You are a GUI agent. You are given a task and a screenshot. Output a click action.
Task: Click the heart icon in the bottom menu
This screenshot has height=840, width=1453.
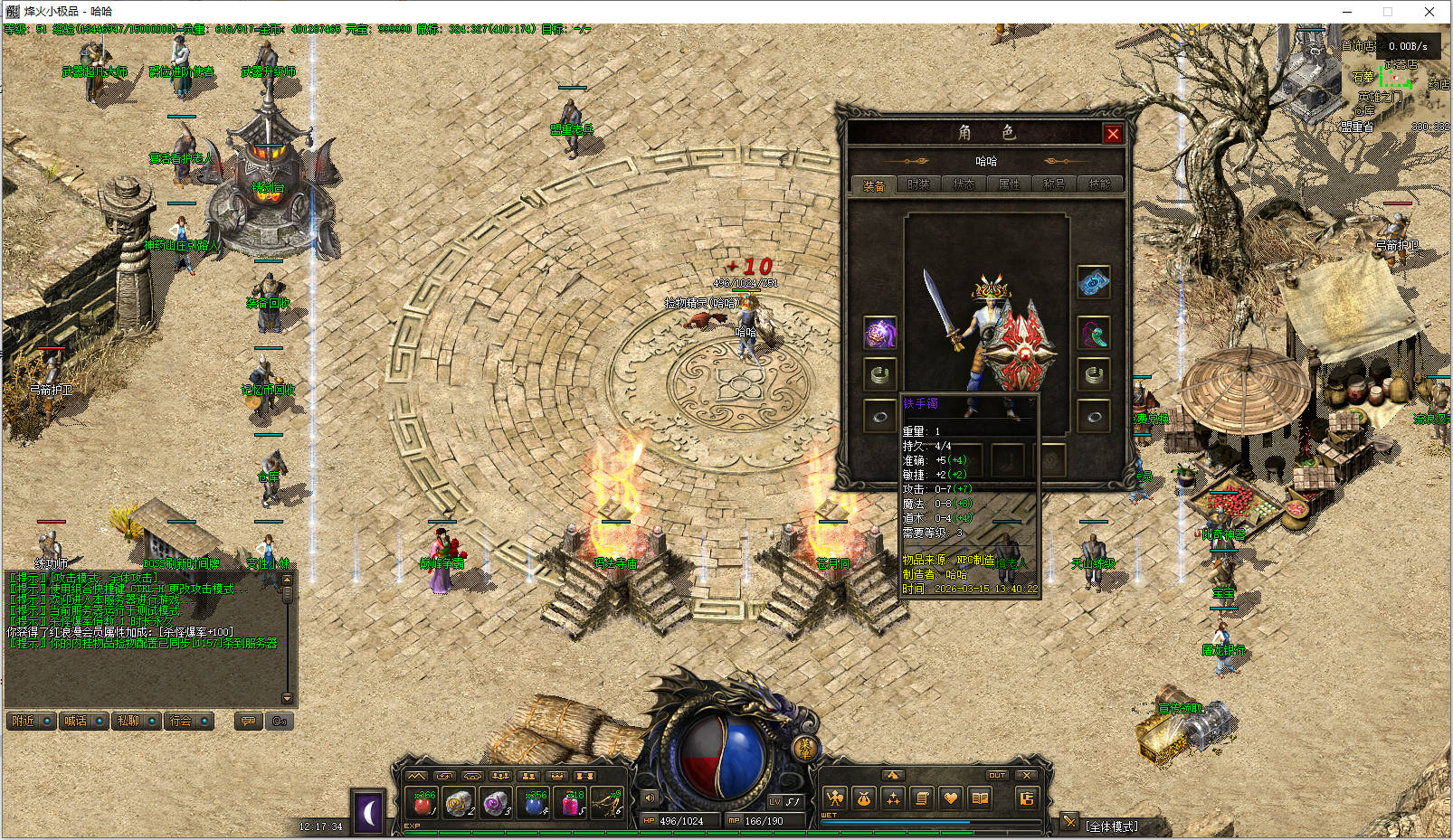[951, 798]
